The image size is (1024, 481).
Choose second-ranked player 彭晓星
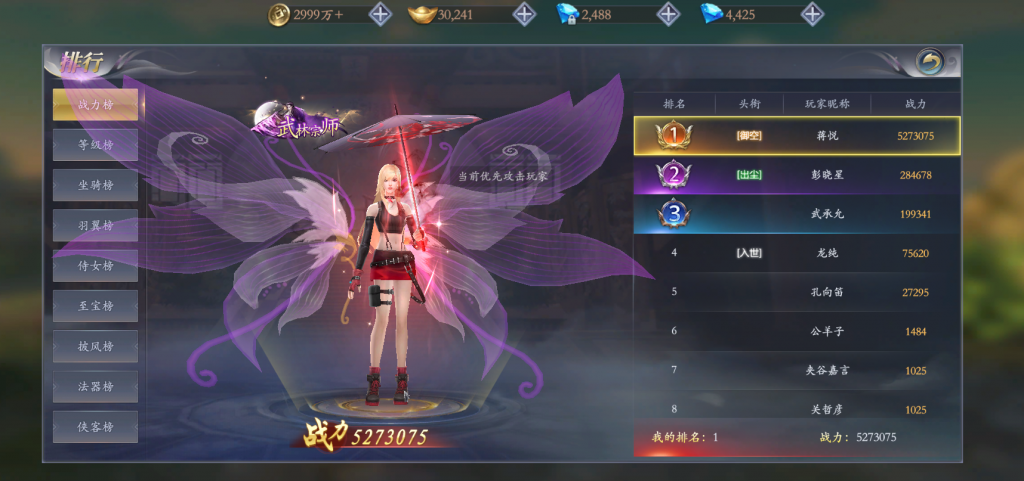pos(797,175)
